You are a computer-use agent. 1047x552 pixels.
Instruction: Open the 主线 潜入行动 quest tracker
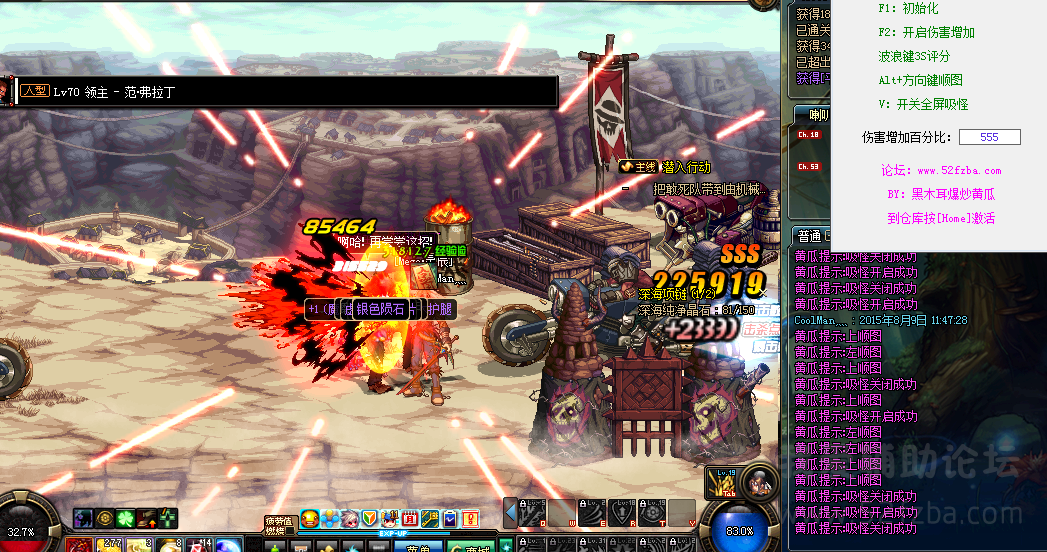click(x=665, y=167)
